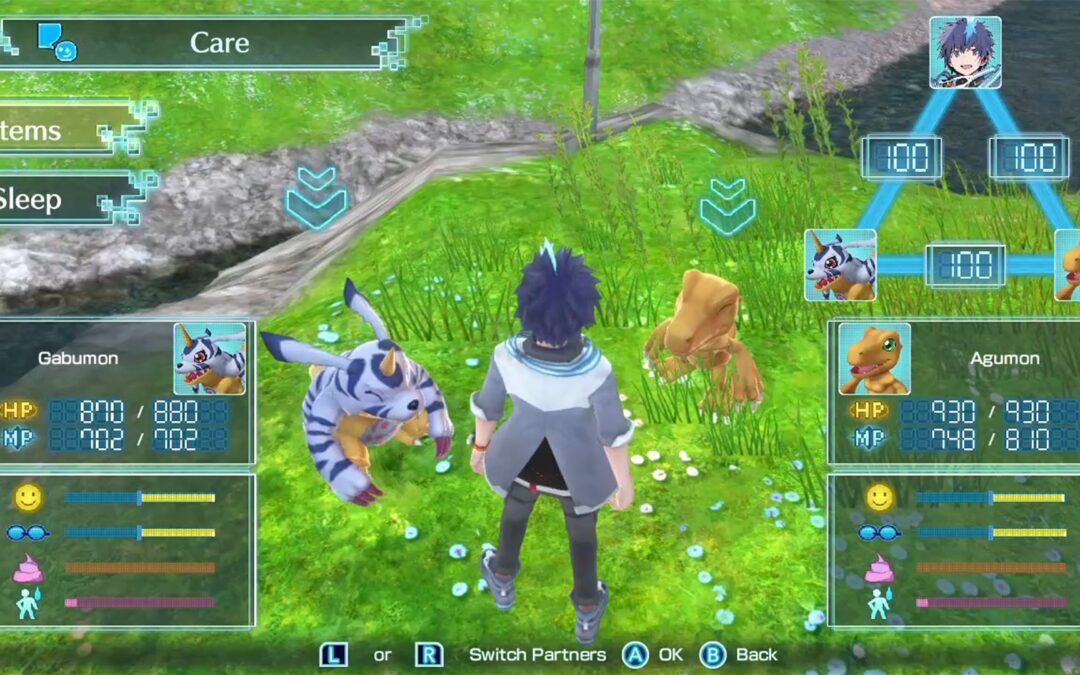Select Gabumon's portrait in the status panel
This screenshot has height=675, width=1080.
point(209,358)
